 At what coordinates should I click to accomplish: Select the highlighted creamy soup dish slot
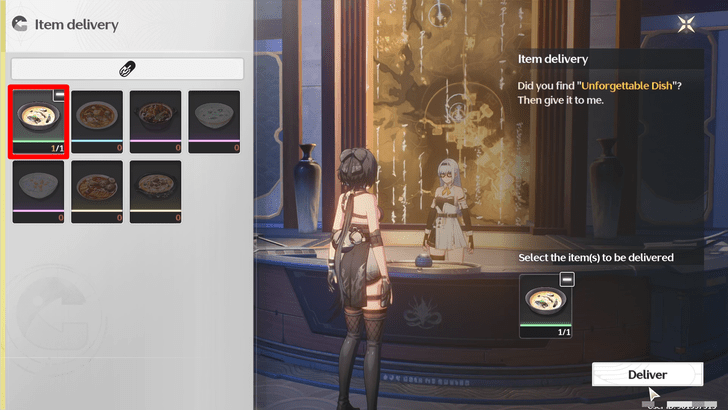[37, 120]
